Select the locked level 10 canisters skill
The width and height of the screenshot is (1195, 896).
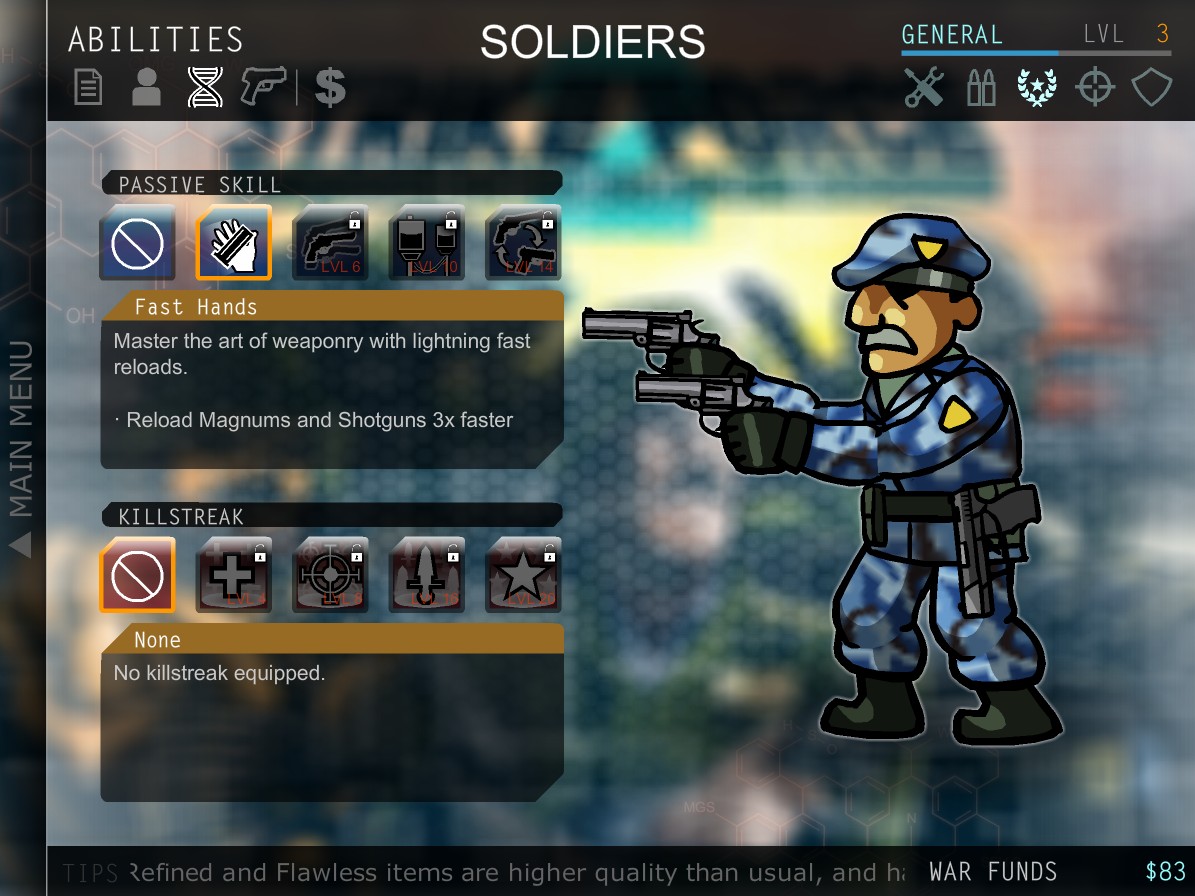pos(427,243)
